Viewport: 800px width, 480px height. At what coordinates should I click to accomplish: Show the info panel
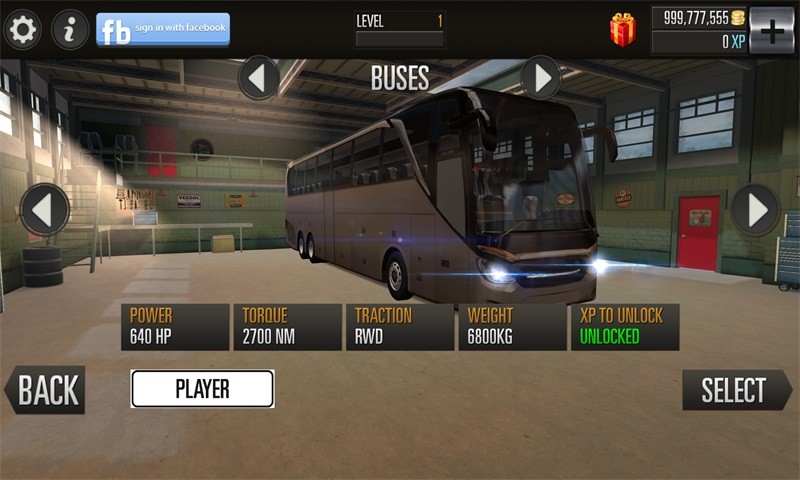(70, 29)
